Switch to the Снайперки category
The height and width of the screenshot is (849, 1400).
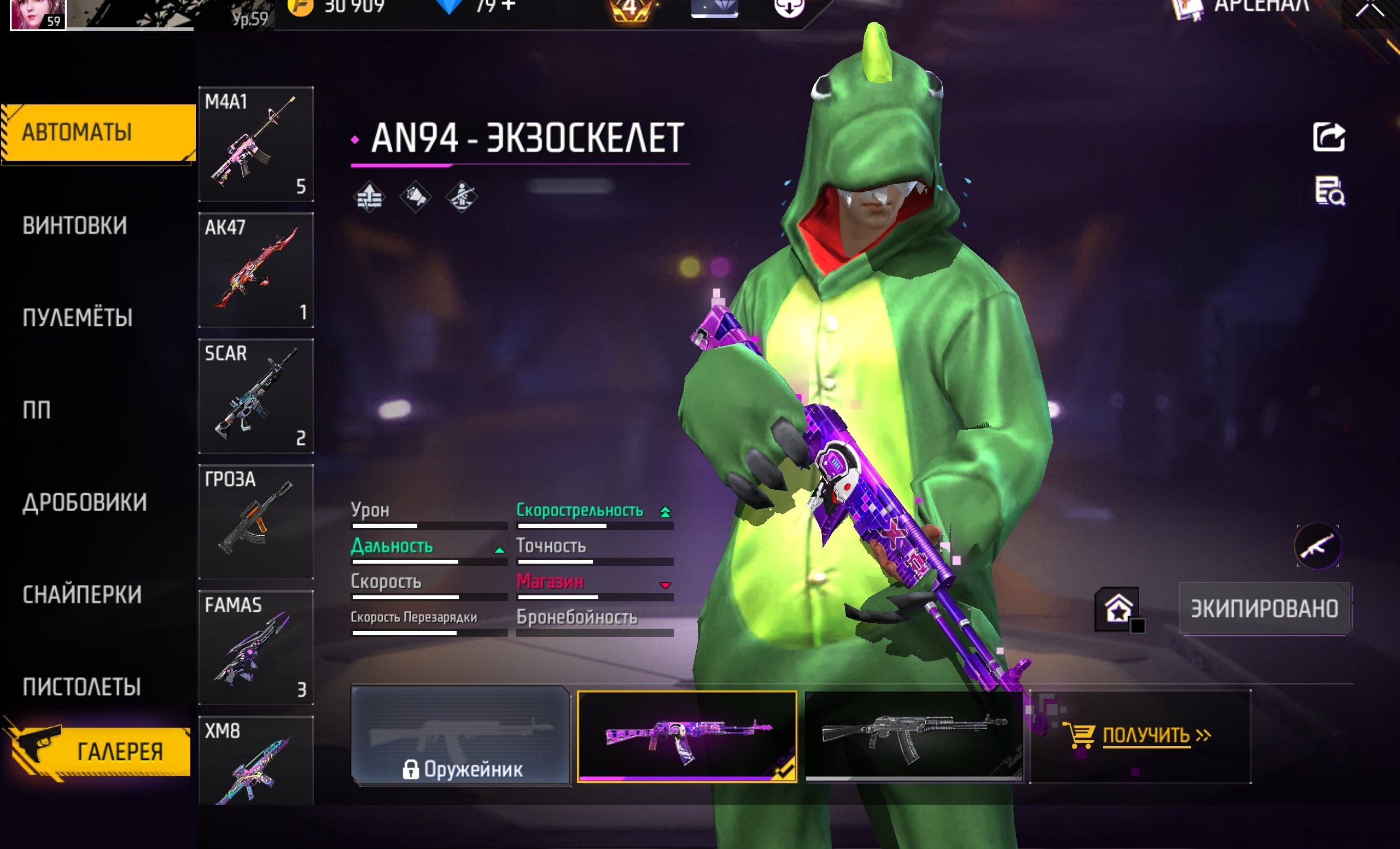(83, 595)
